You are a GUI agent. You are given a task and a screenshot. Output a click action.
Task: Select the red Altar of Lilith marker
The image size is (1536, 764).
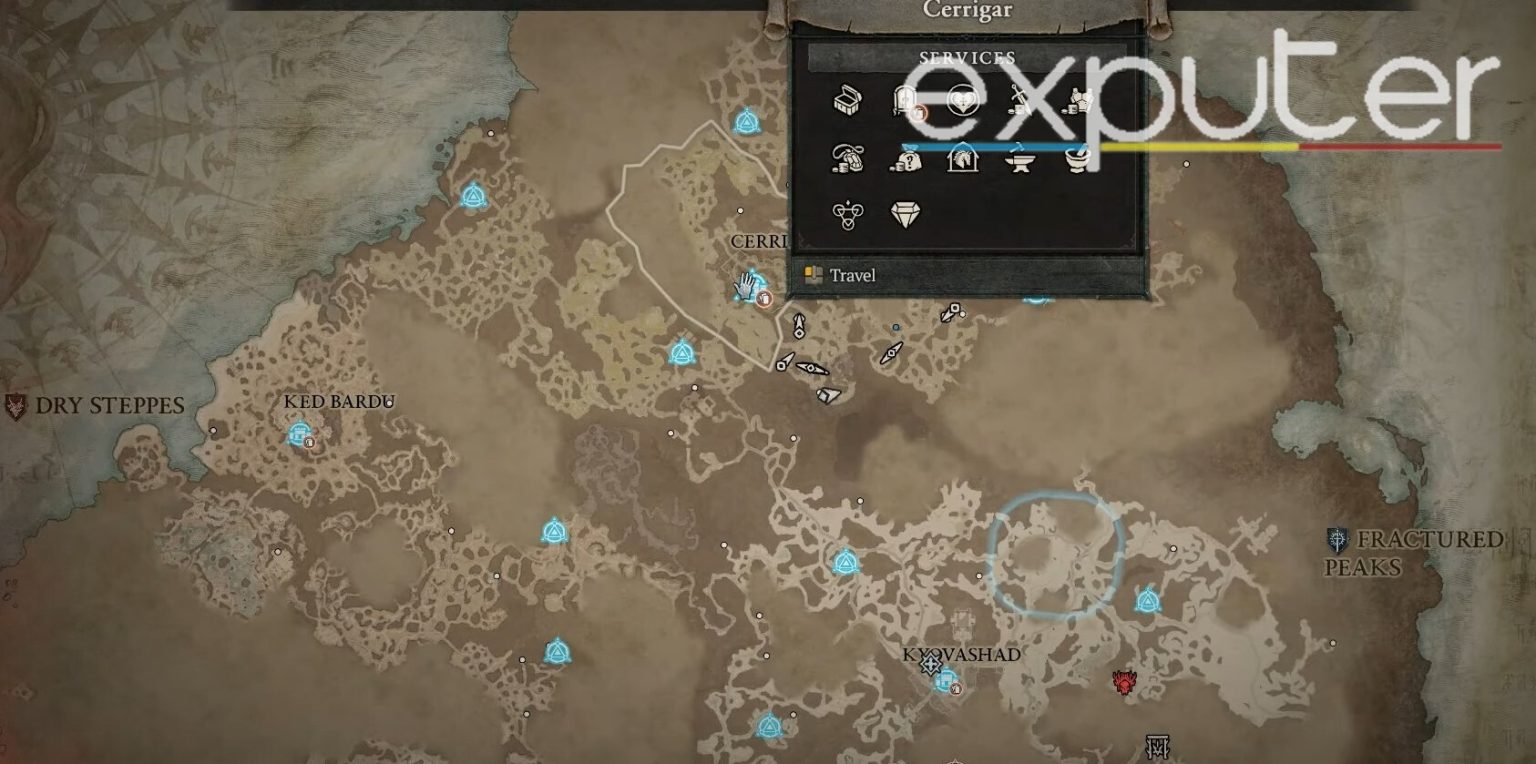point(1124,681)
